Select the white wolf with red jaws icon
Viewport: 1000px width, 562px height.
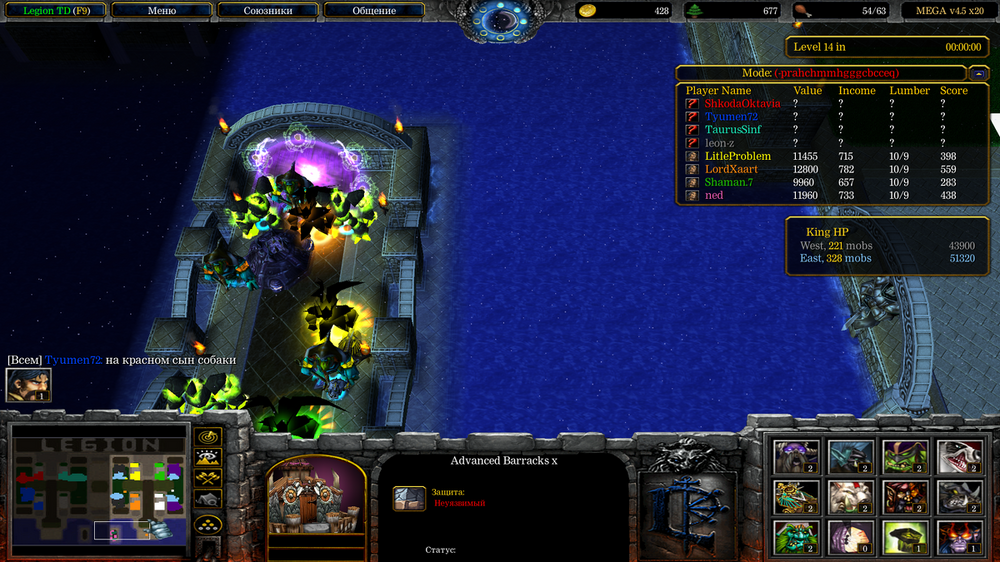coord(958,456)
